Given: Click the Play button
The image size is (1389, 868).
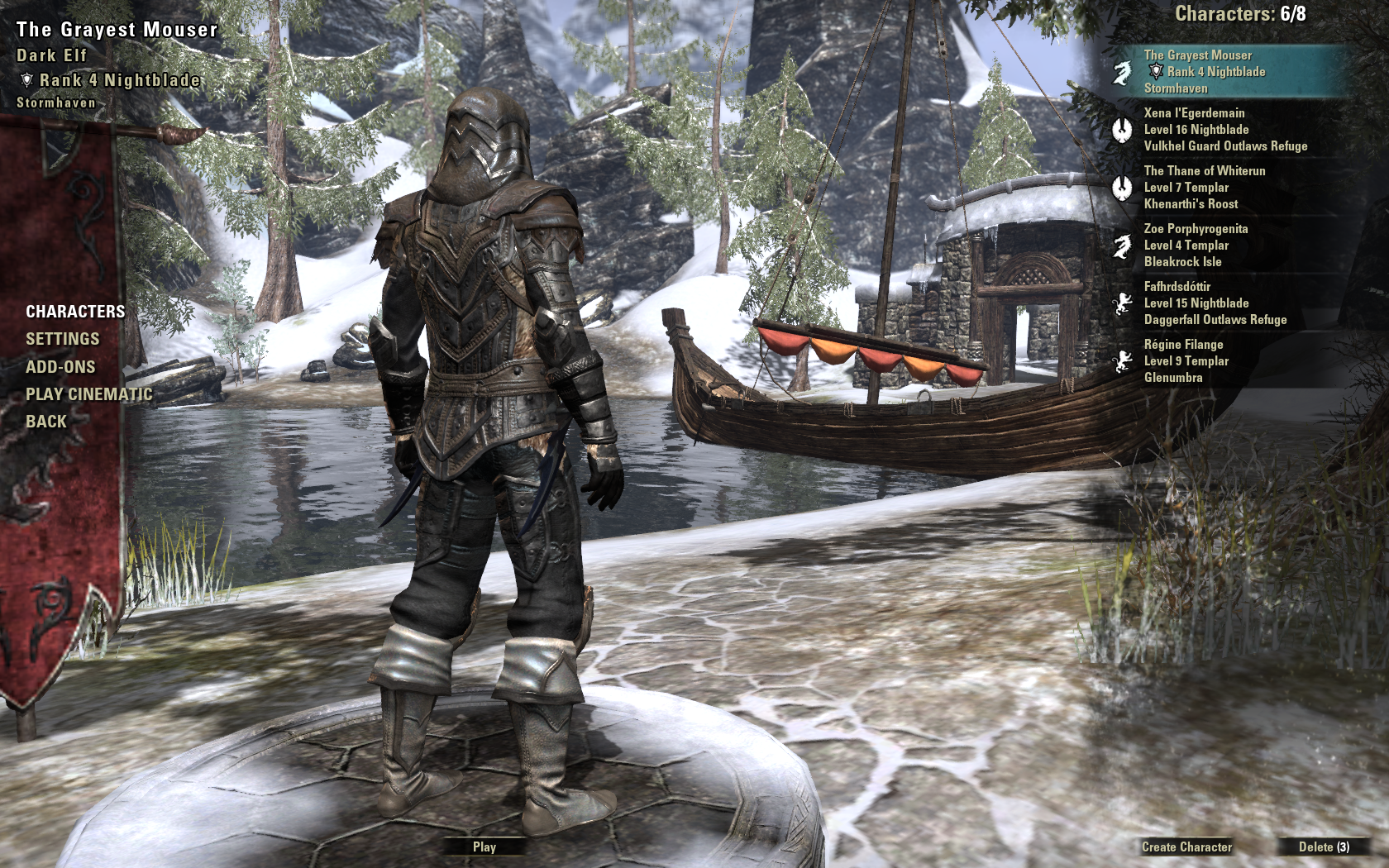Looking at the screenshot, I should (x=484, y=847).
